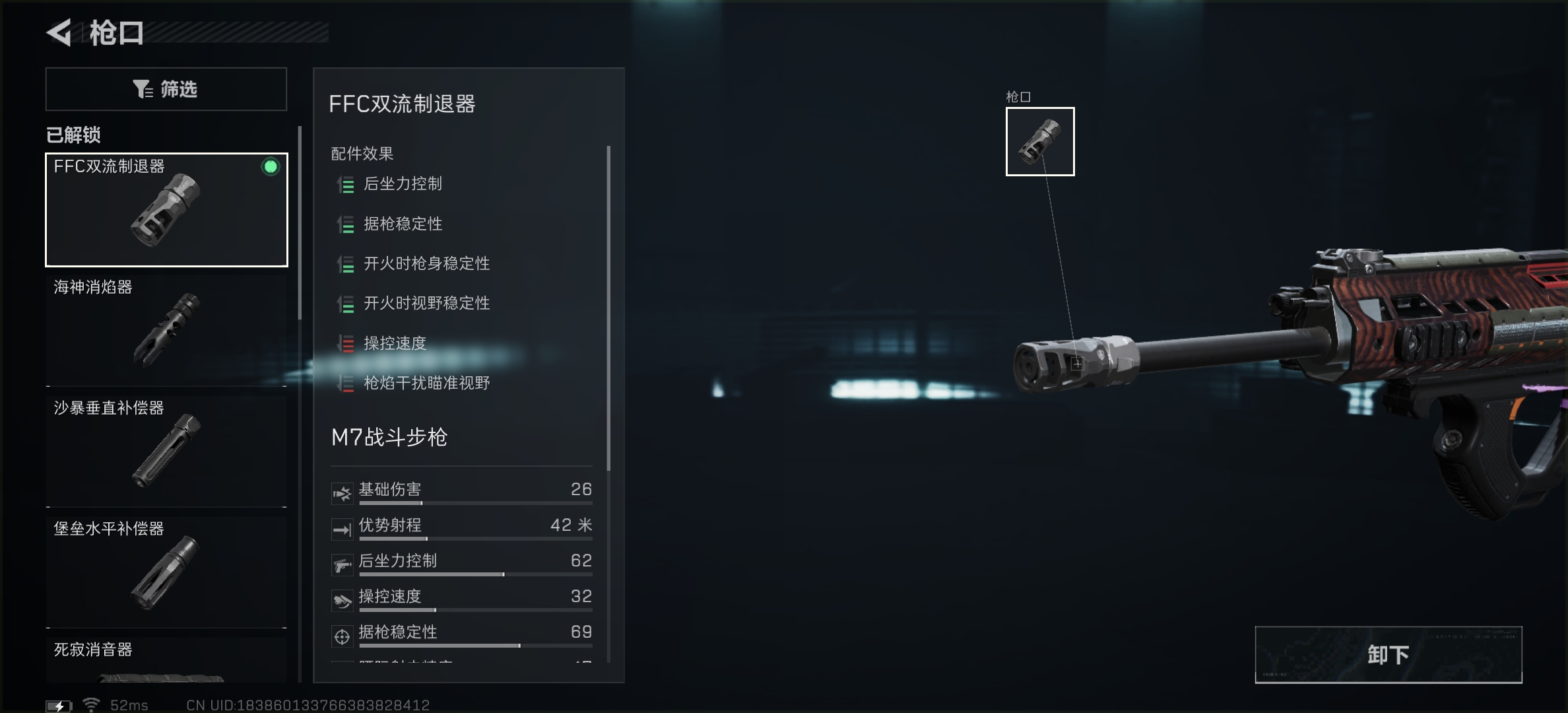Click the 枪口 slot preview box above the weapon

coord(1040,141)
